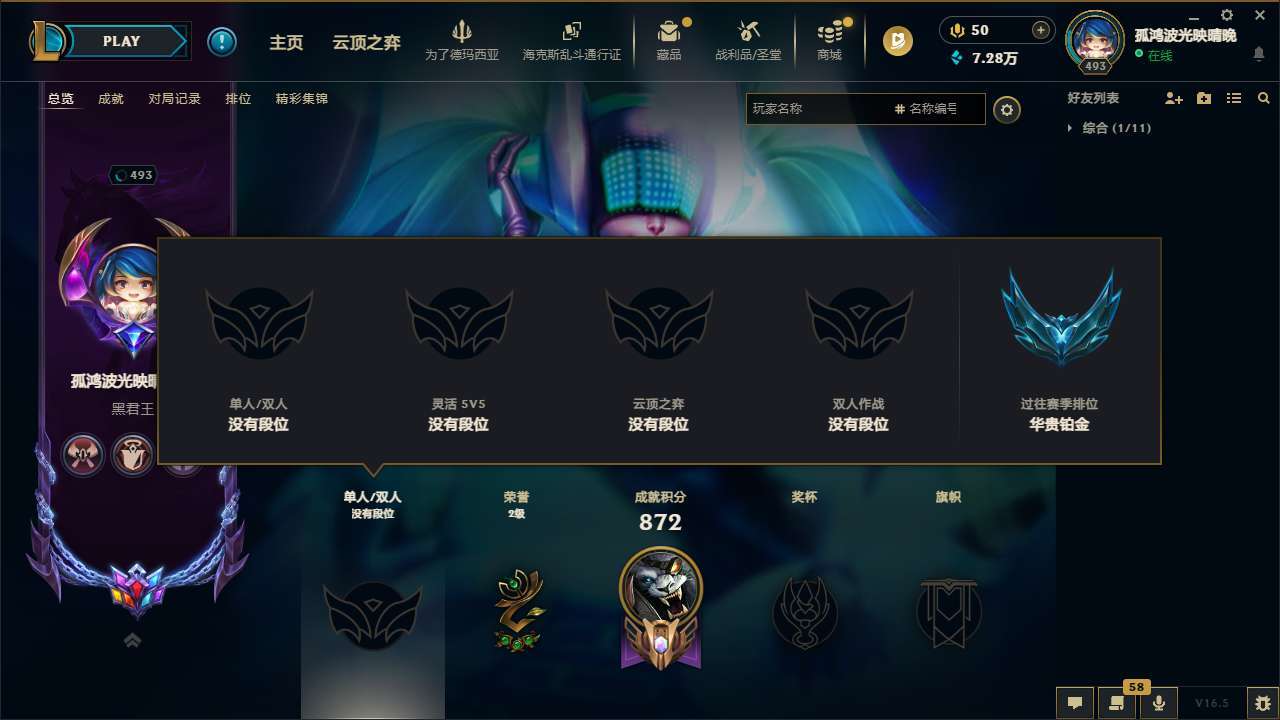Open friend search filter gear options
Screen dimensions: 1280x720
(x=1007, y=111)
